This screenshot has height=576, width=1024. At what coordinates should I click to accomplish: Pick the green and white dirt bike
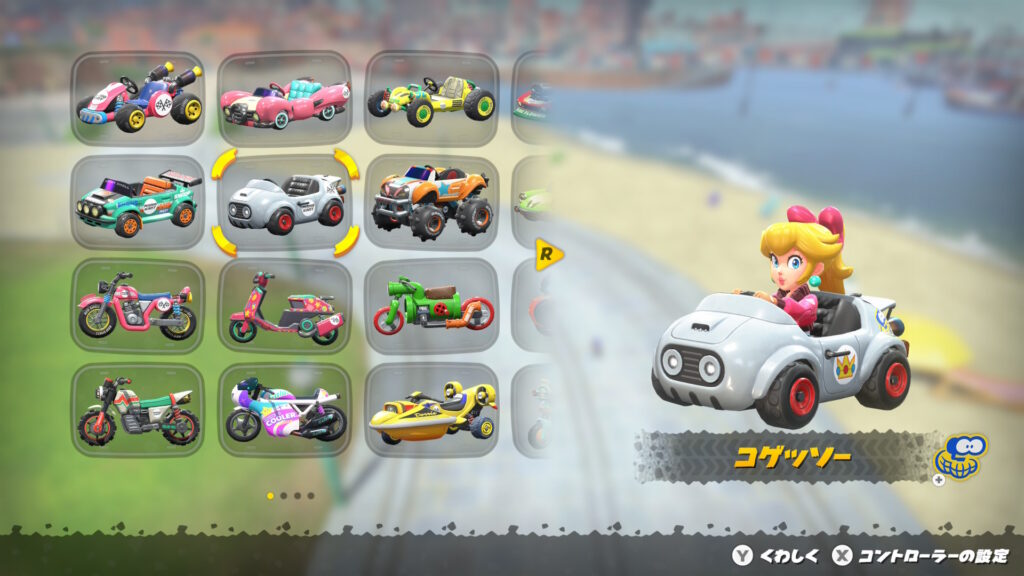tap(138, 410)
